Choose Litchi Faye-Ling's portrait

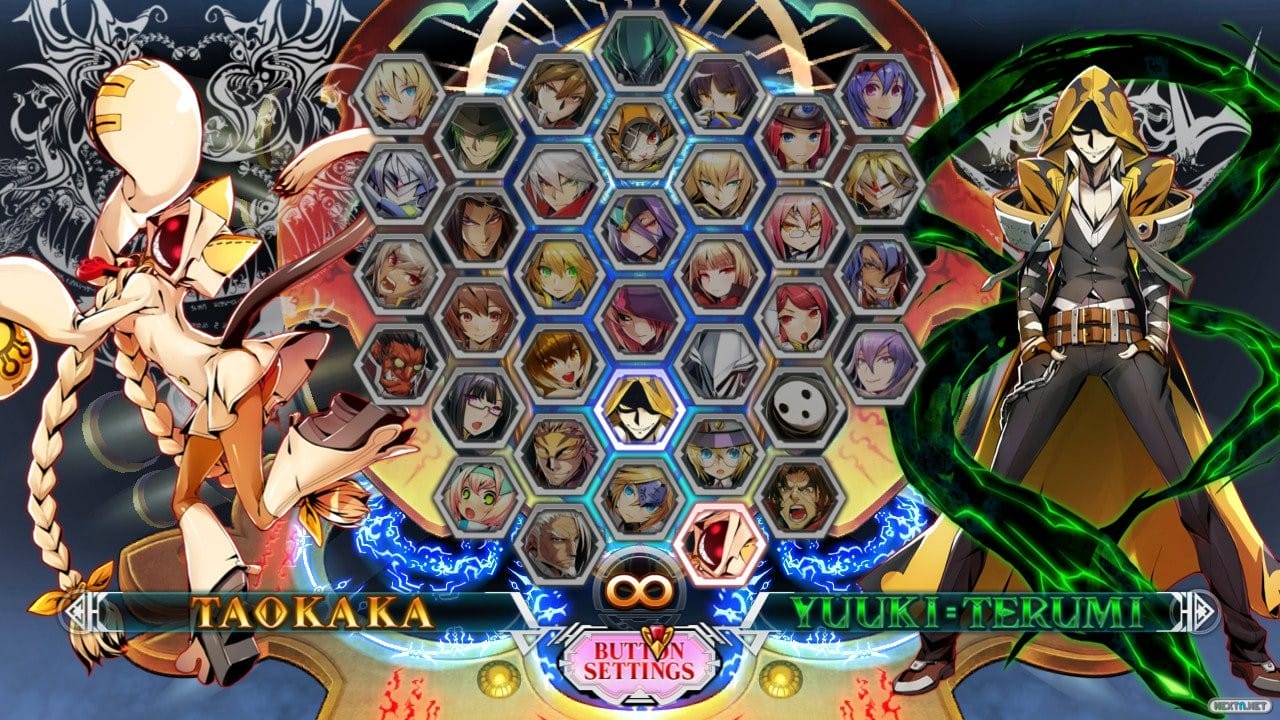click(478, 409)
